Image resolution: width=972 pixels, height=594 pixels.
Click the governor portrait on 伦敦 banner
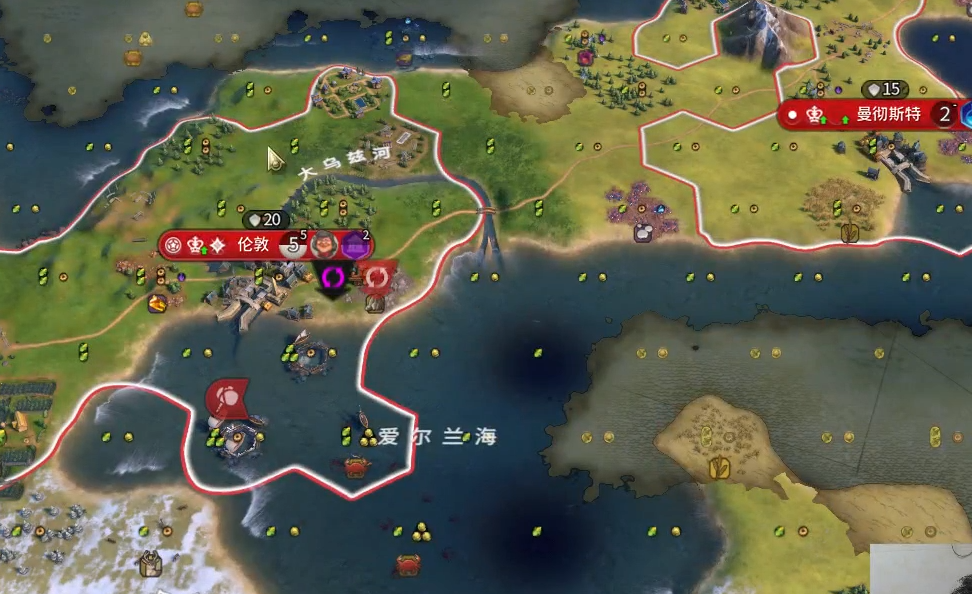pos(322,244)
